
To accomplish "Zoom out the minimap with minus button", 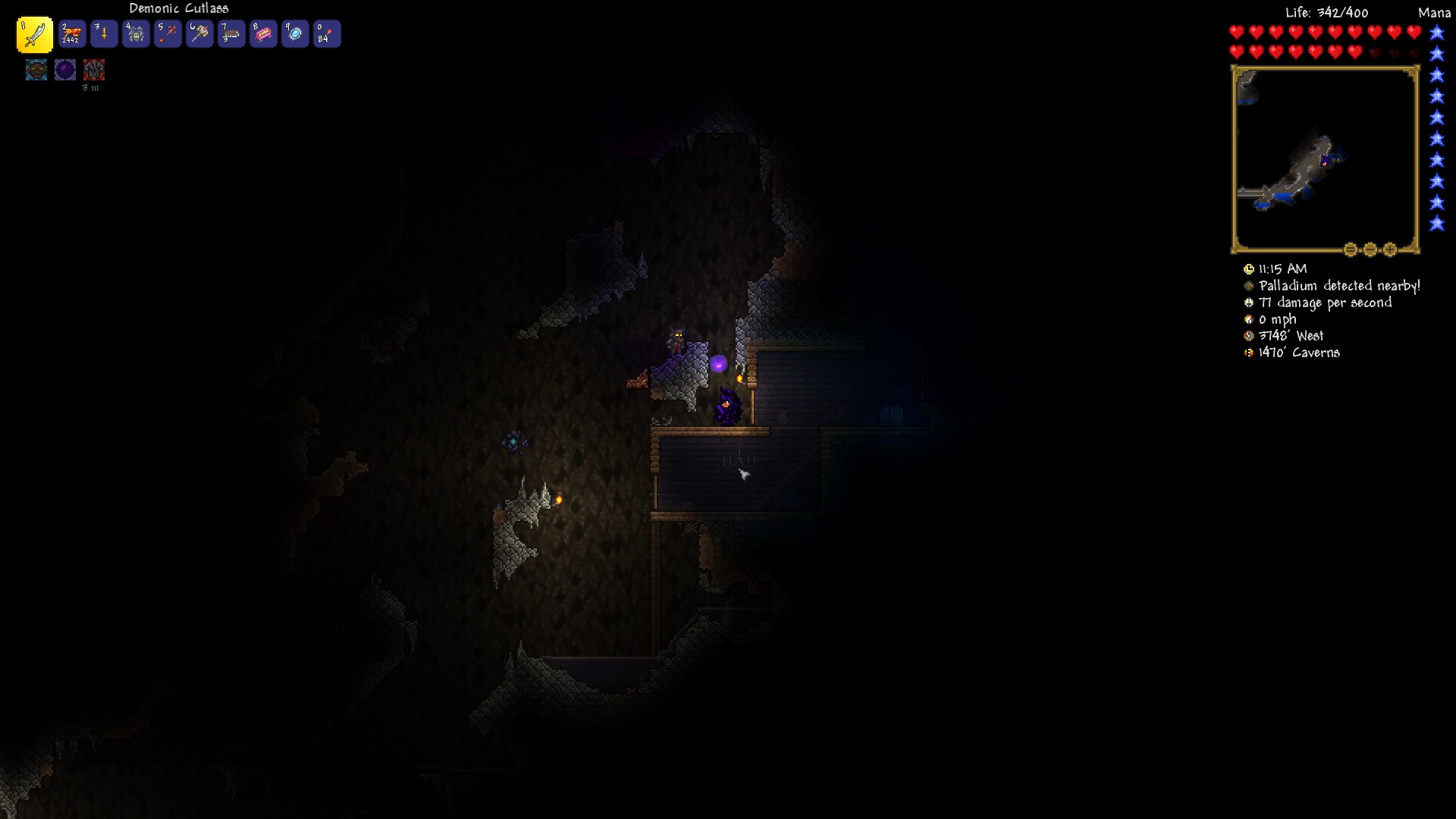I will click(1370, 249).
